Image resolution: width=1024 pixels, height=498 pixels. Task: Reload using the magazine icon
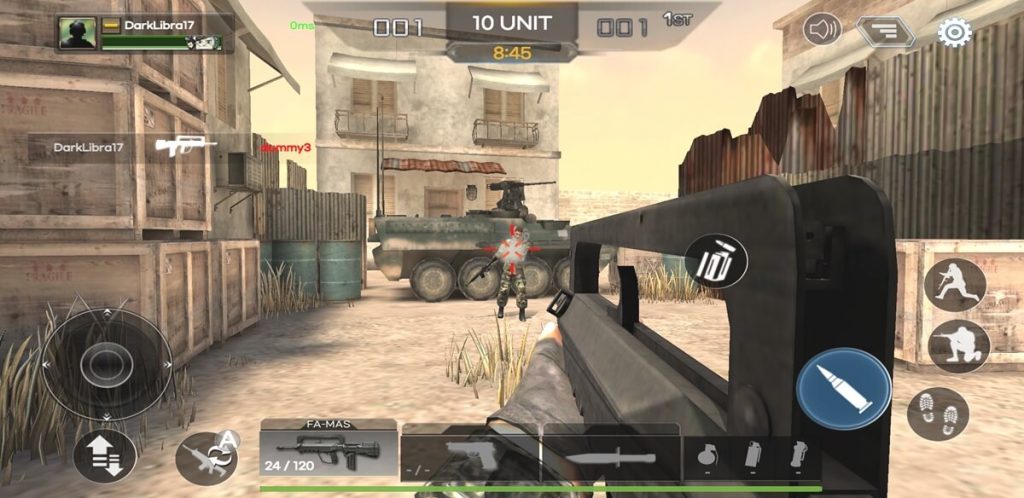tap(717, 261)
